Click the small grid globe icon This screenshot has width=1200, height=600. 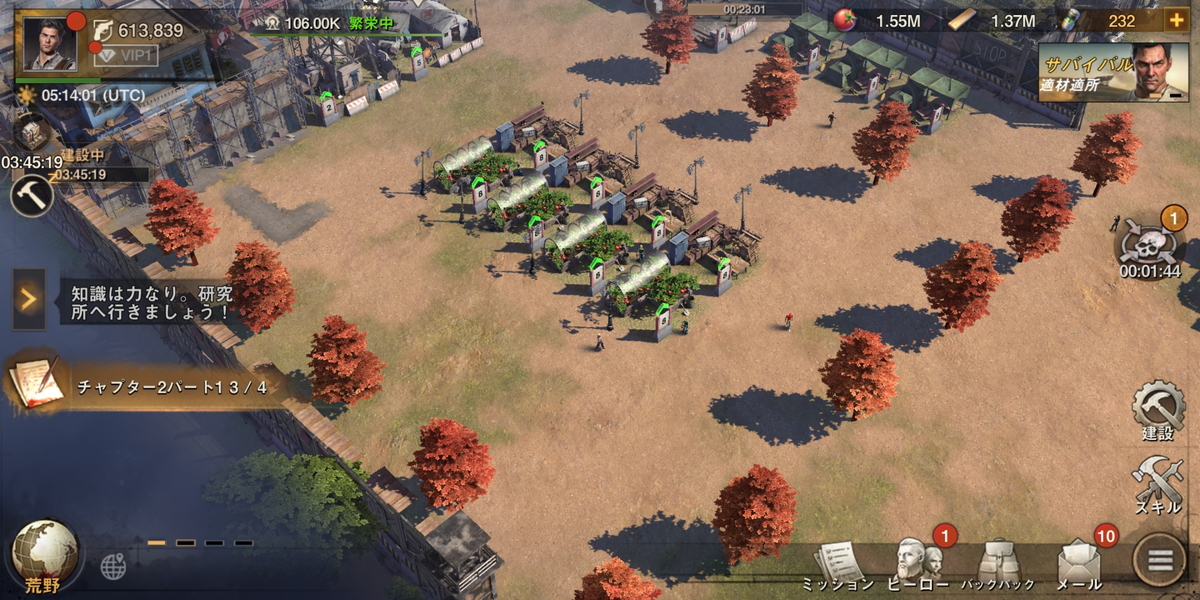113,567
